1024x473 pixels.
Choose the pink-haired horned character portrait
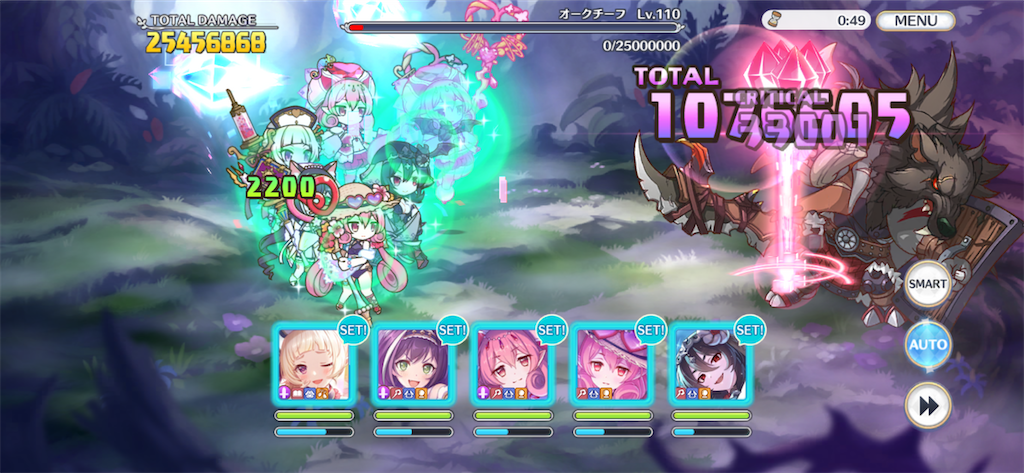coord(512,363)
